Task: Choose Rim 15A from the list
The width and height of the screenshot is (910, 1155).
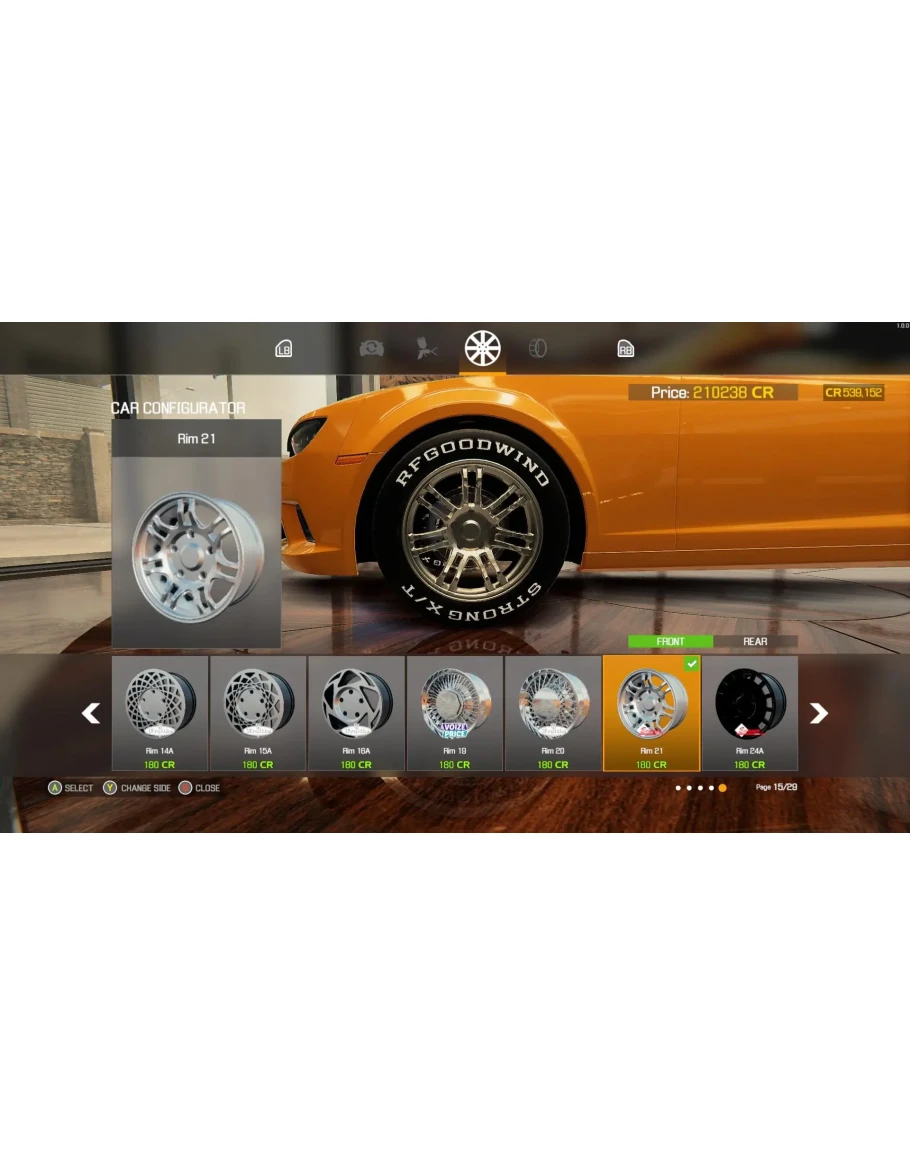Action: [258, 712]
